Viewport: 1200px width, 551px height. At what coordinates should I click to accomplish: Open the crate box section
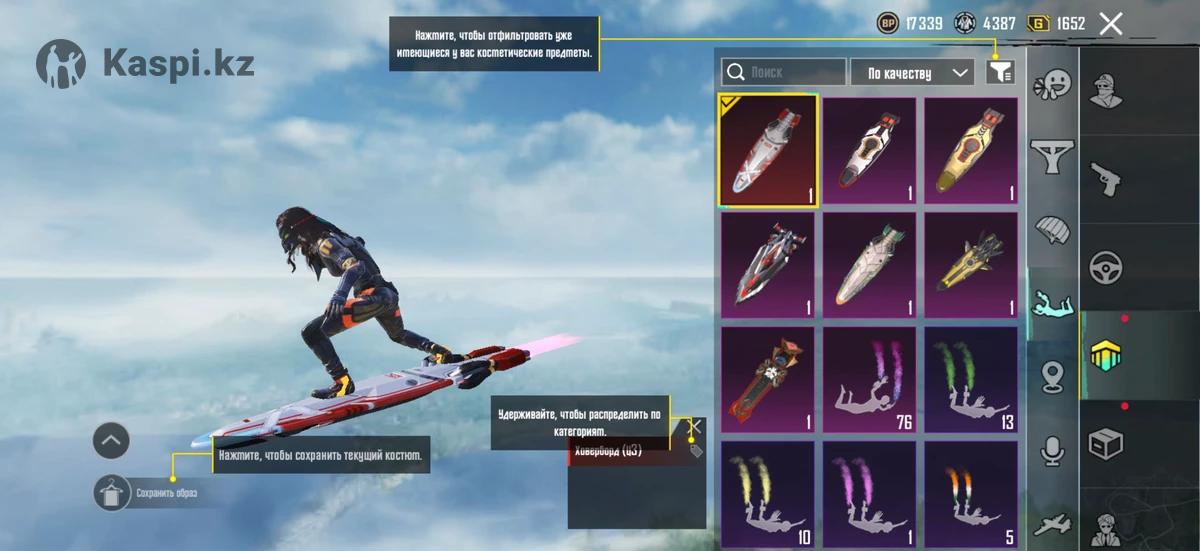(1106, 443)
